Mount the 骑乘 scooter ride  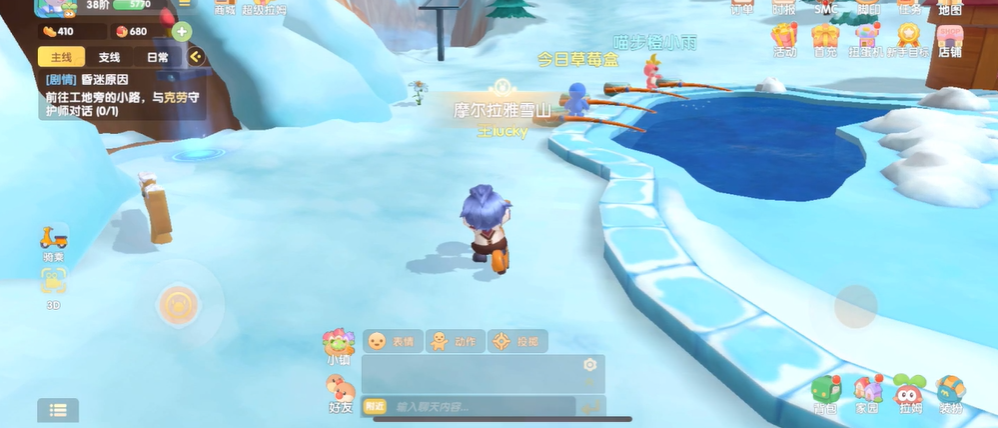click(53, 241)
